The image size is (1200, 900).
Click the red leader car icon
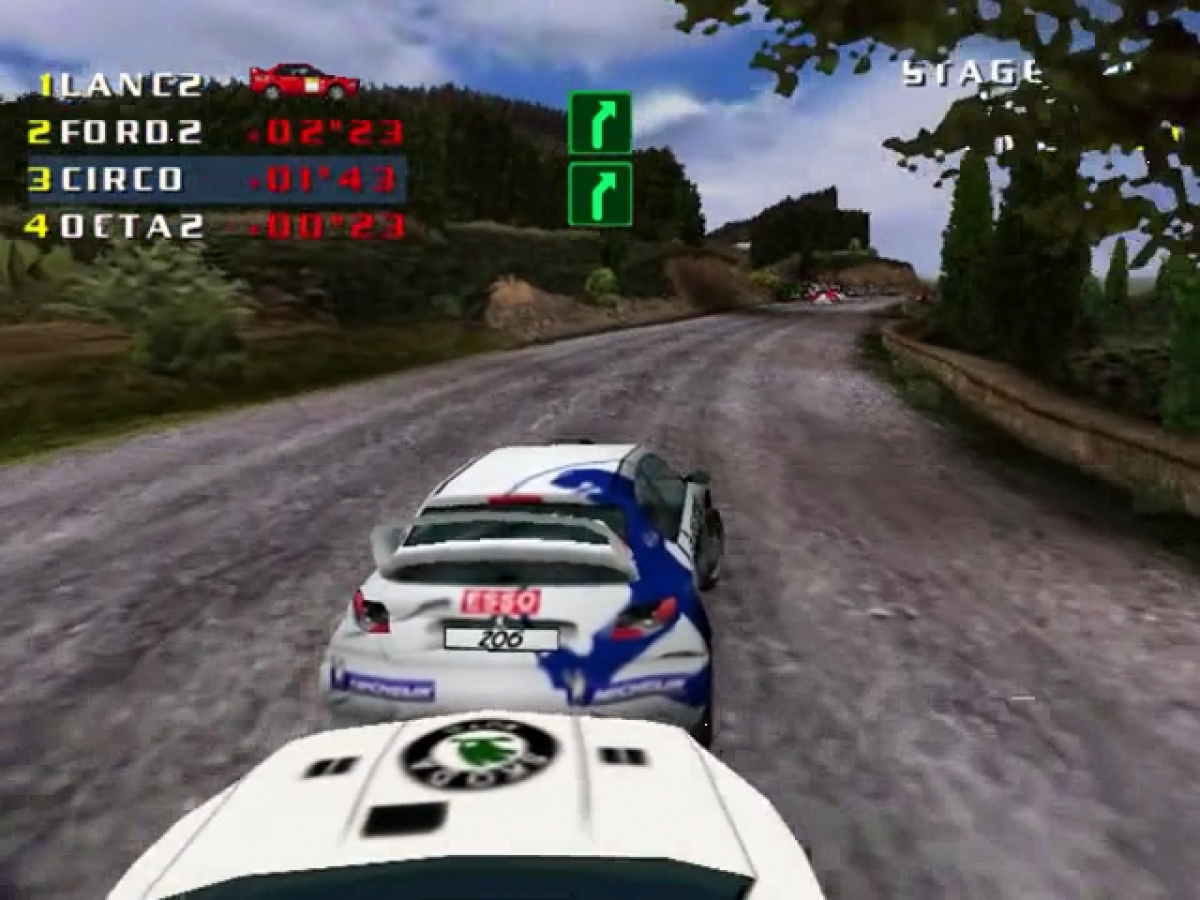click(x=304, y=82)
